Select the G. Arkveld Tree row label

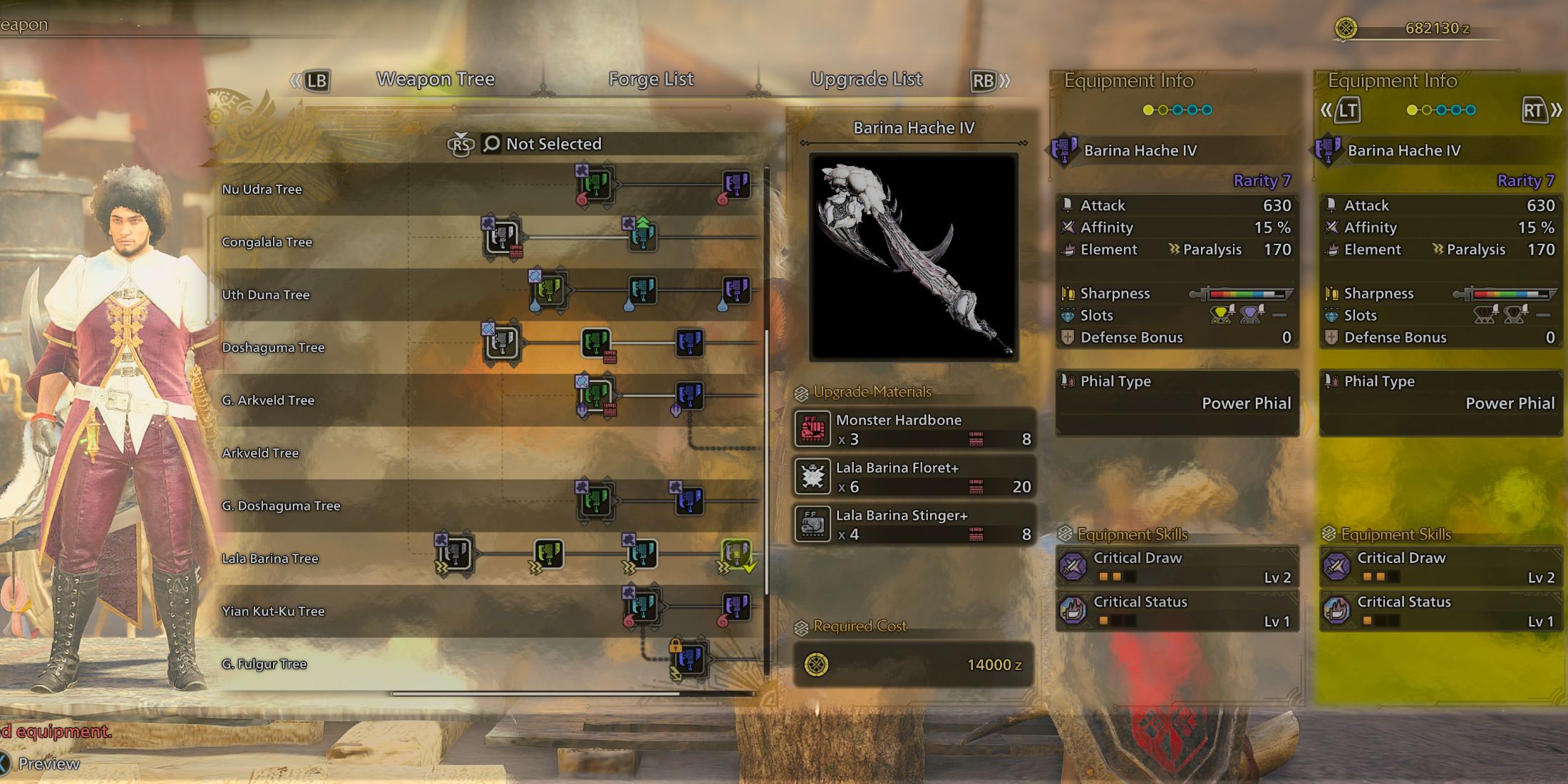point(268,401)
